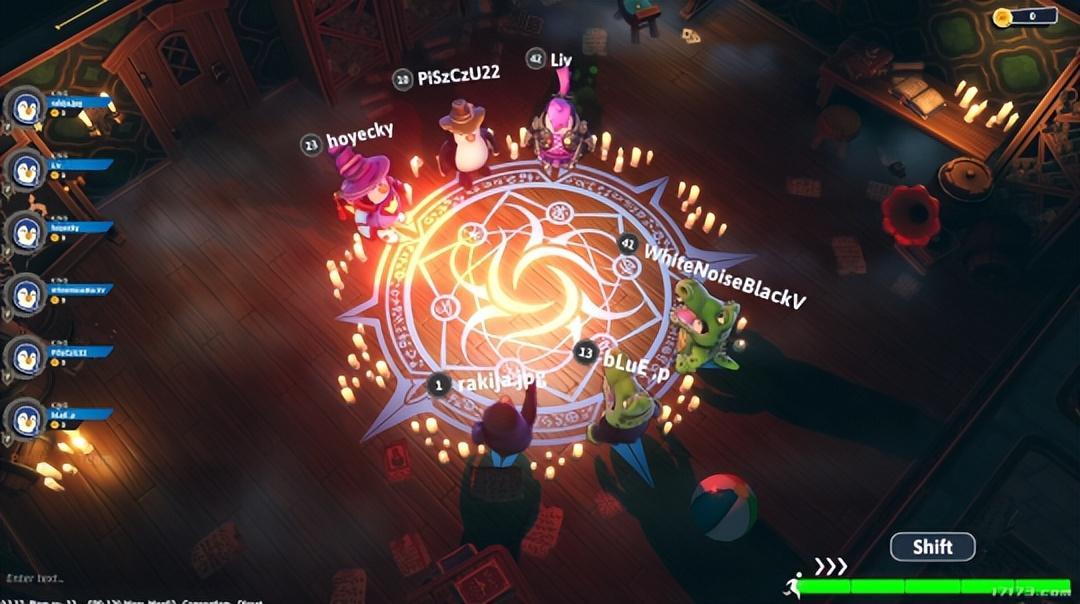This screenshot has height=604, width=1080.
Task: Select rakija.jpg in the player list
Action: pyautogui.click(x=76, y=103)
